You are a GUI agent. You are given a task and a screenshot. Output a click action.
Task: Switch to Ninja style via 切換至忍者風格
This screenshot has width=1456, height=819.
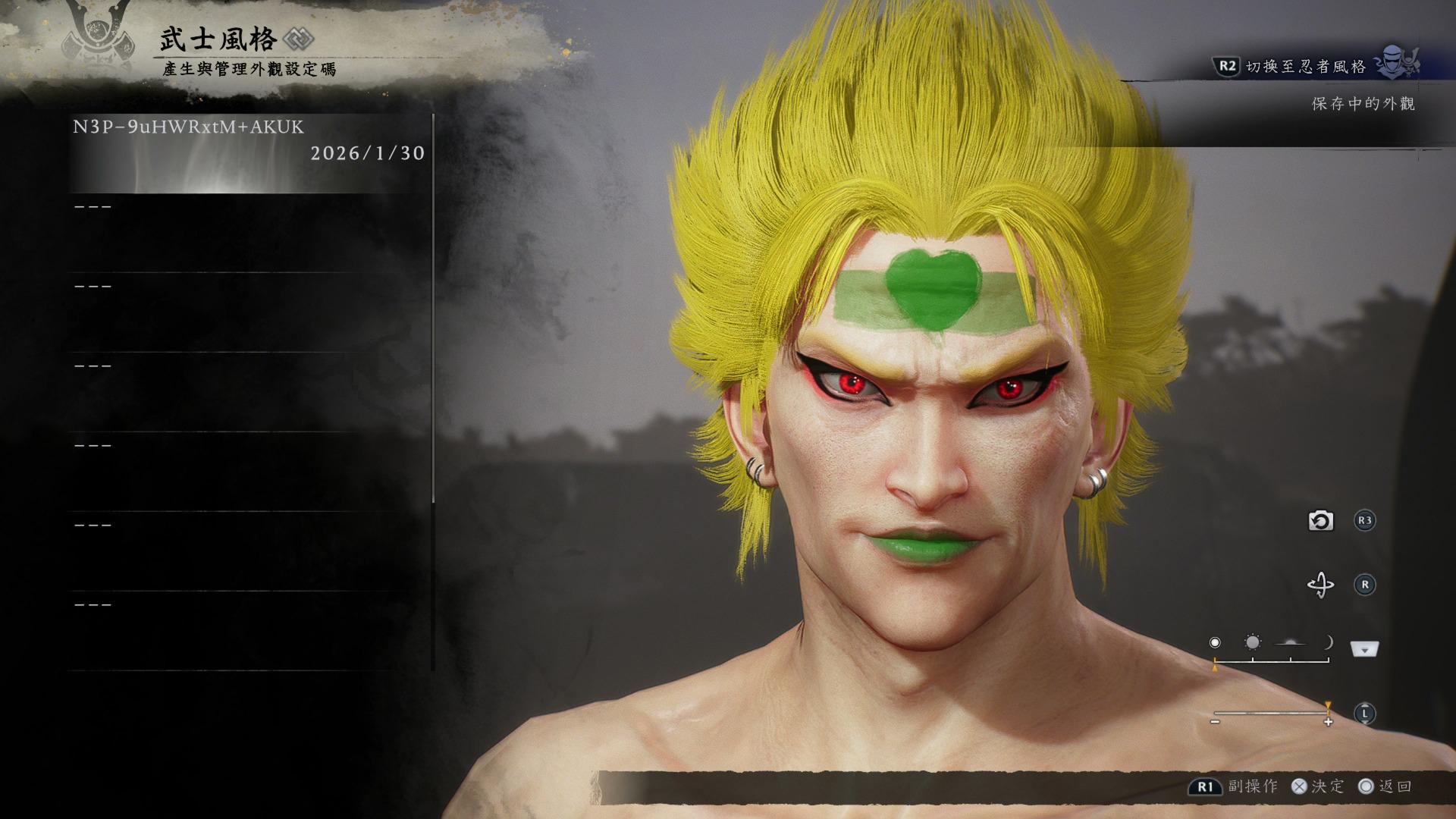click(x=1305, y=67)
